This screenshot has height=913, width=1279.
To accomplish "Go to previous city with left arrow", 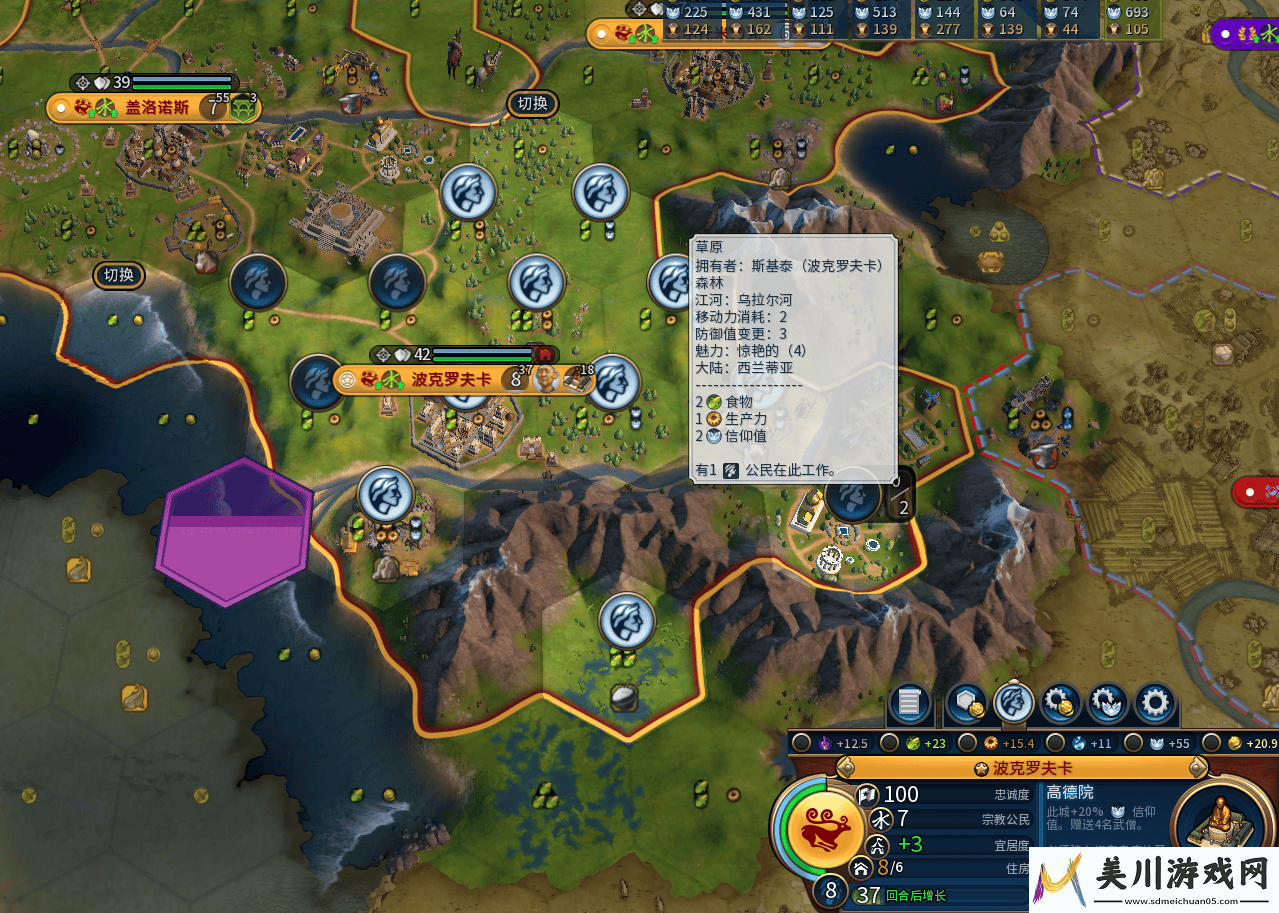I will click(x=846, y=768).
